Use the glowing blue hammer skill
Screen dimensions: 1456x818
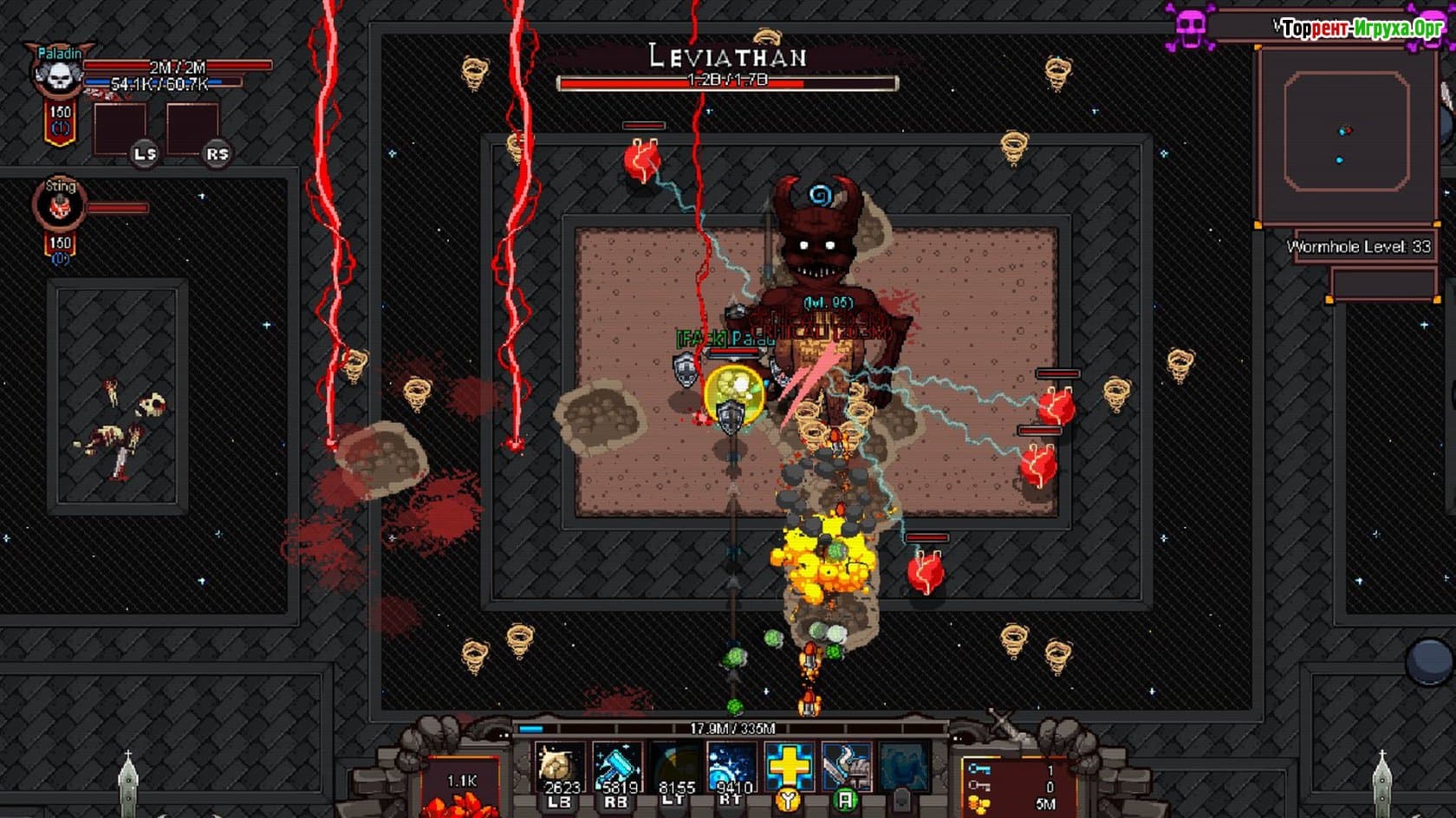coord(617,767)
